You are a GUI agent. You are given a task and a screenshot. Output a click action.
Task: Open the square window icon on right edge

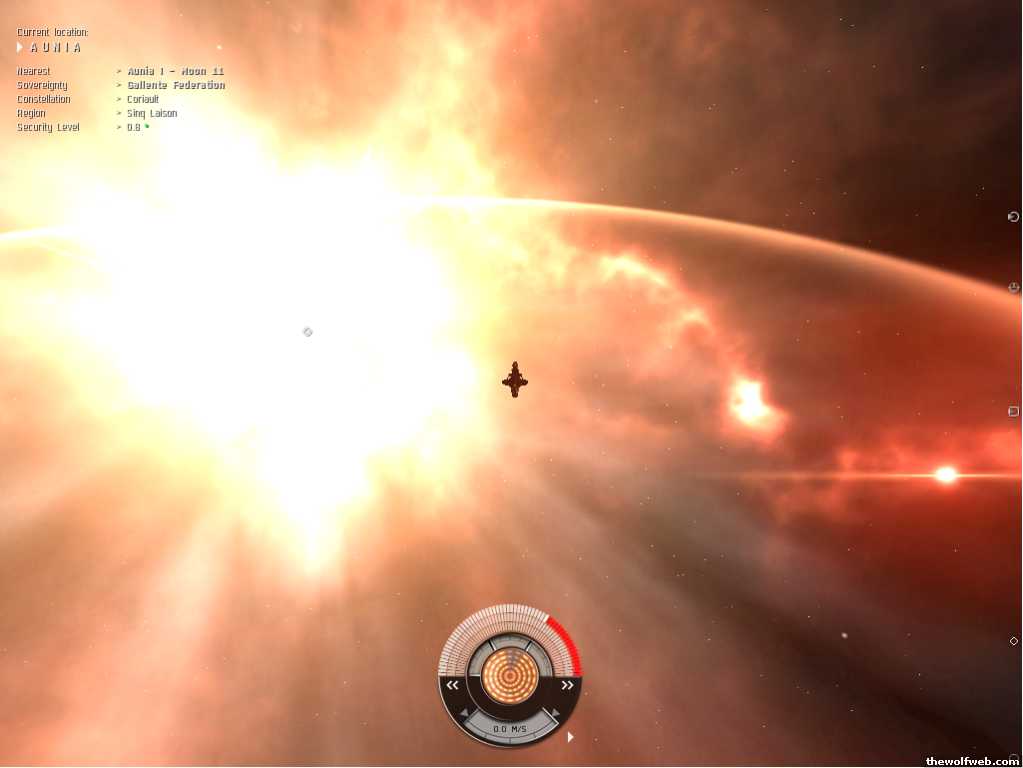click(x=1013, y=411)
